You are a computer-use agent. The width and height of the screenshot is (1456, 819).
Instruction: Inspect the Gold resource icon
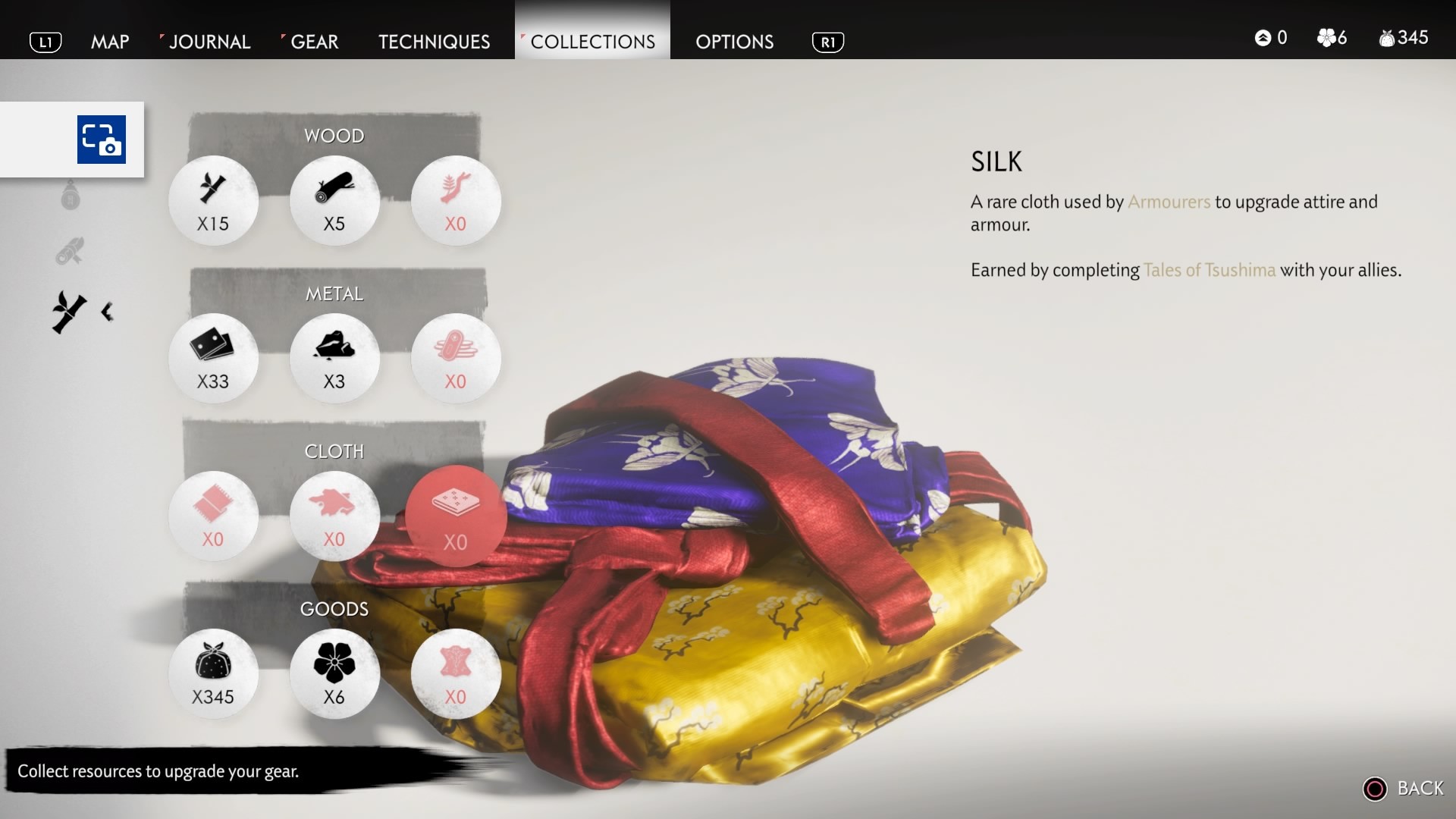pos(456,358)
